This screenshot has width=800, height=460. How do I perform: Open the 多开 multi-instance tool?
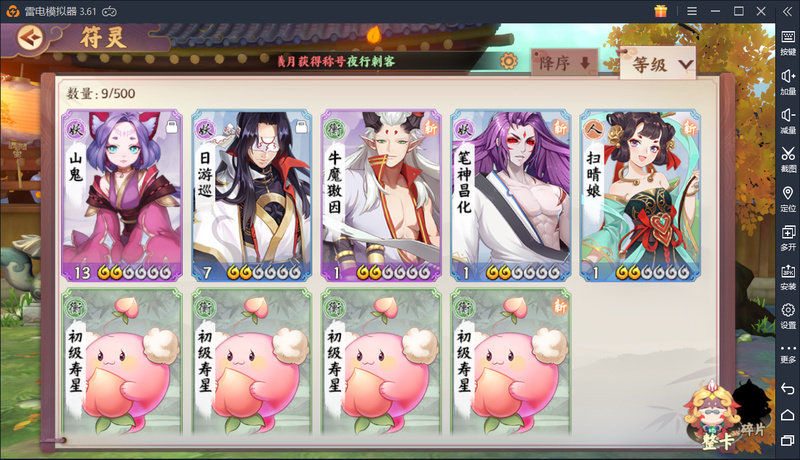(788, 237)
